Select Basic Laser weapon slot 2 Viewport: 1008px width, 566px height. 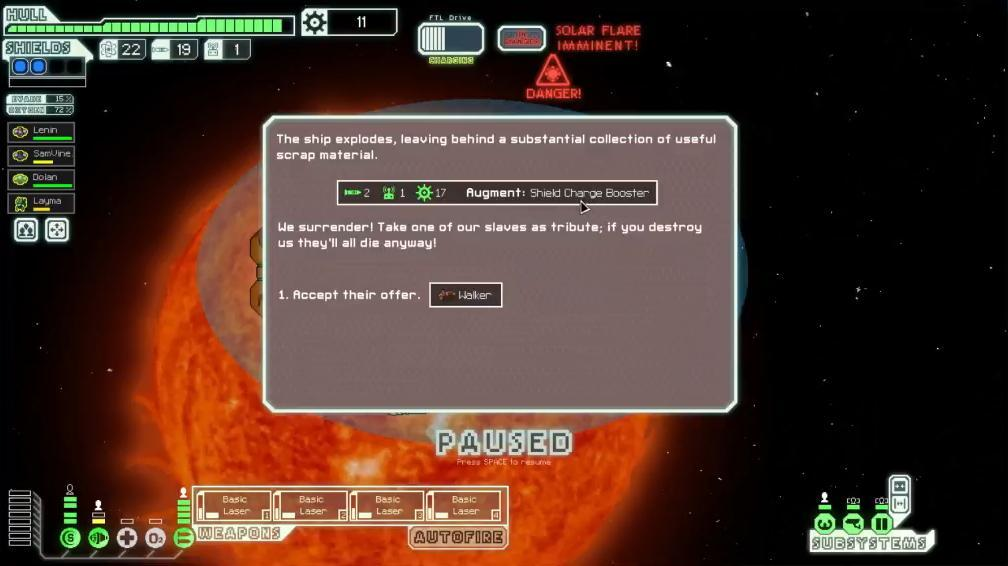[311, 506]
